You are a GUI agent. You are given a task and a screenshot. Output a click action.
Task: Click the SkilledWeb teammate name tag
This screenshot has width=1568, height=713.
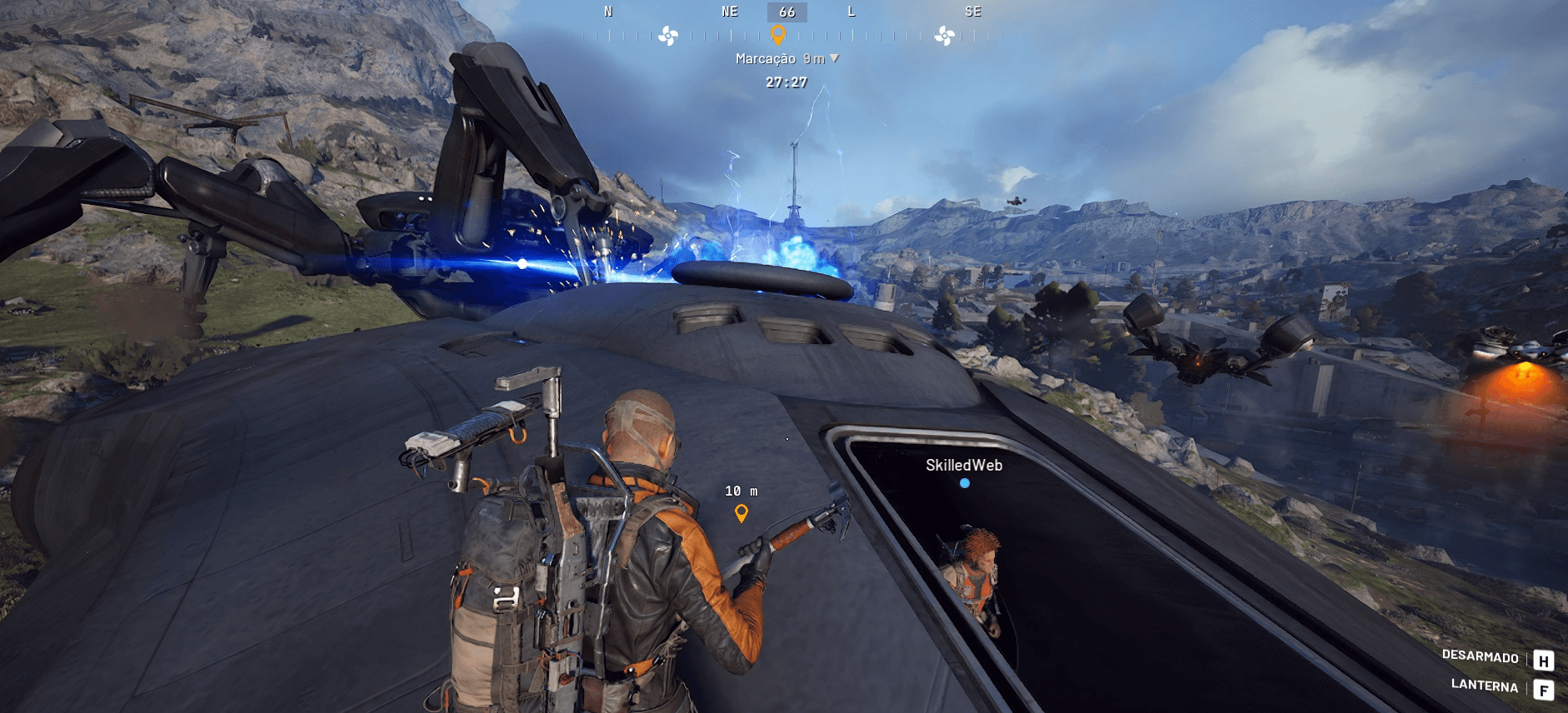coord(964,466)
